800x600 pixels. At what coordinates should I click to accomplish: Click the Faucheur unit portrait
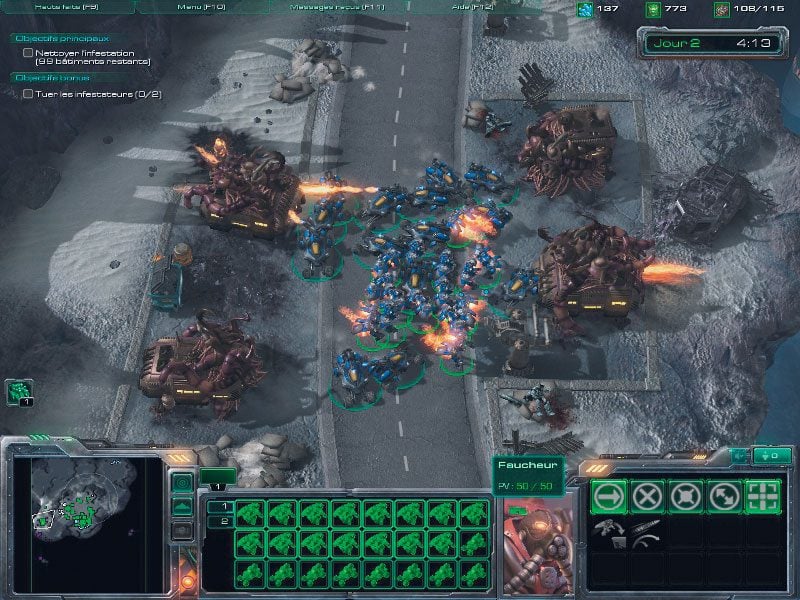point(536,540)
